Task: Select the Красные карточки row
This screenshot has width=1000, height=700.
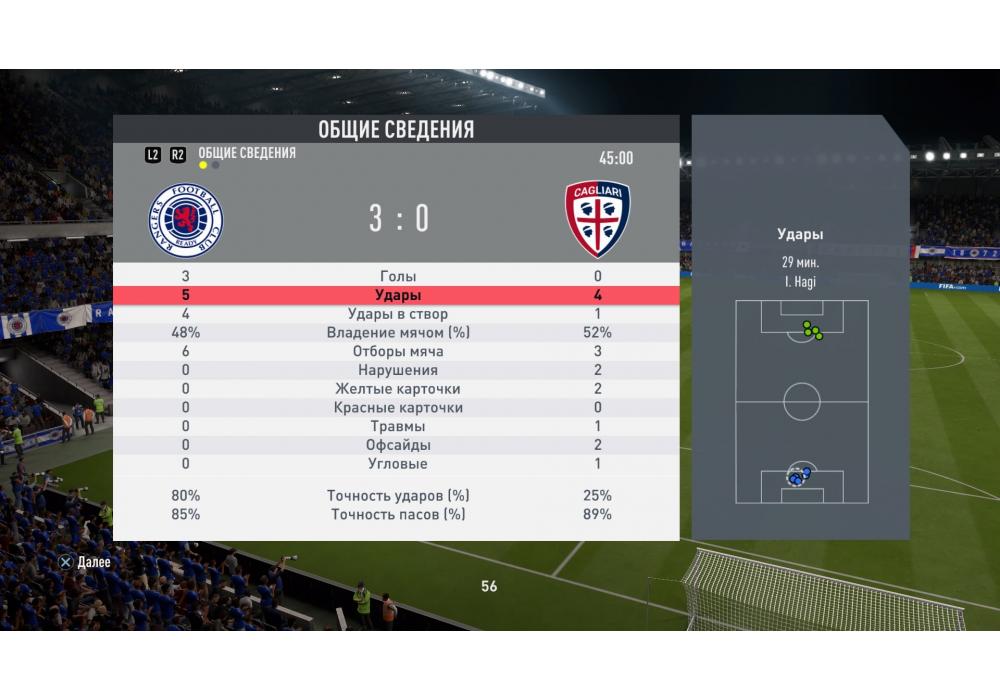Action: 398,408
